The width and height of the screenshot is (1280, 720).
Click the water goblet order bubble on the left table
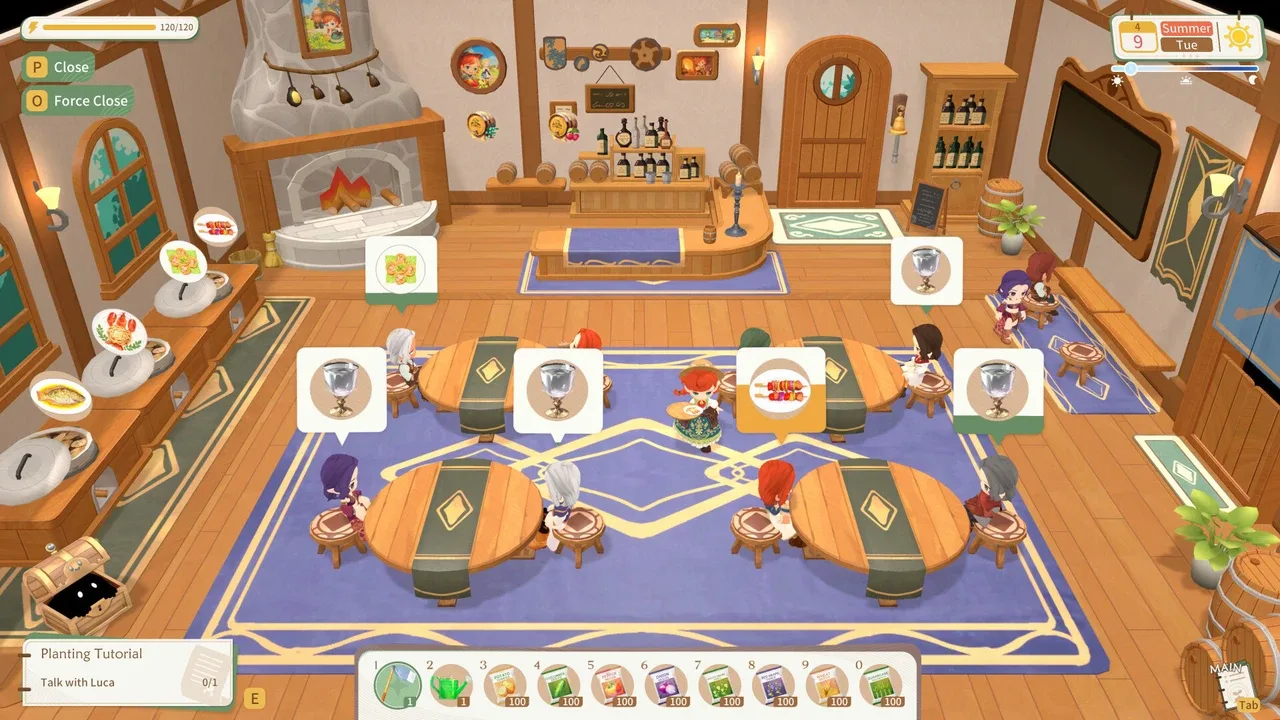(341, 387)
